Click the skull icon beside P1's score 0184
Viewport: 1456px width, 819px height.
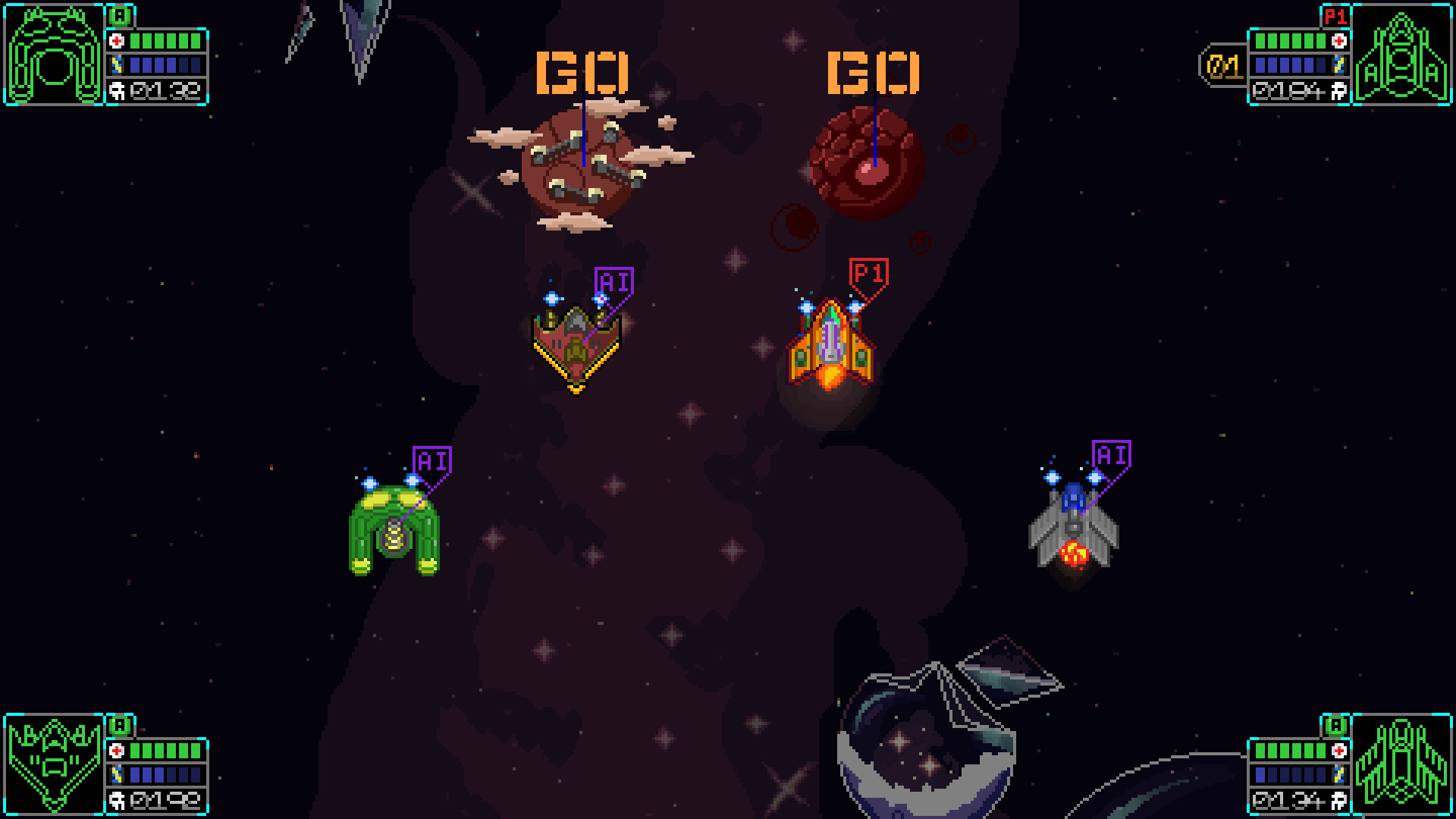1338,93
